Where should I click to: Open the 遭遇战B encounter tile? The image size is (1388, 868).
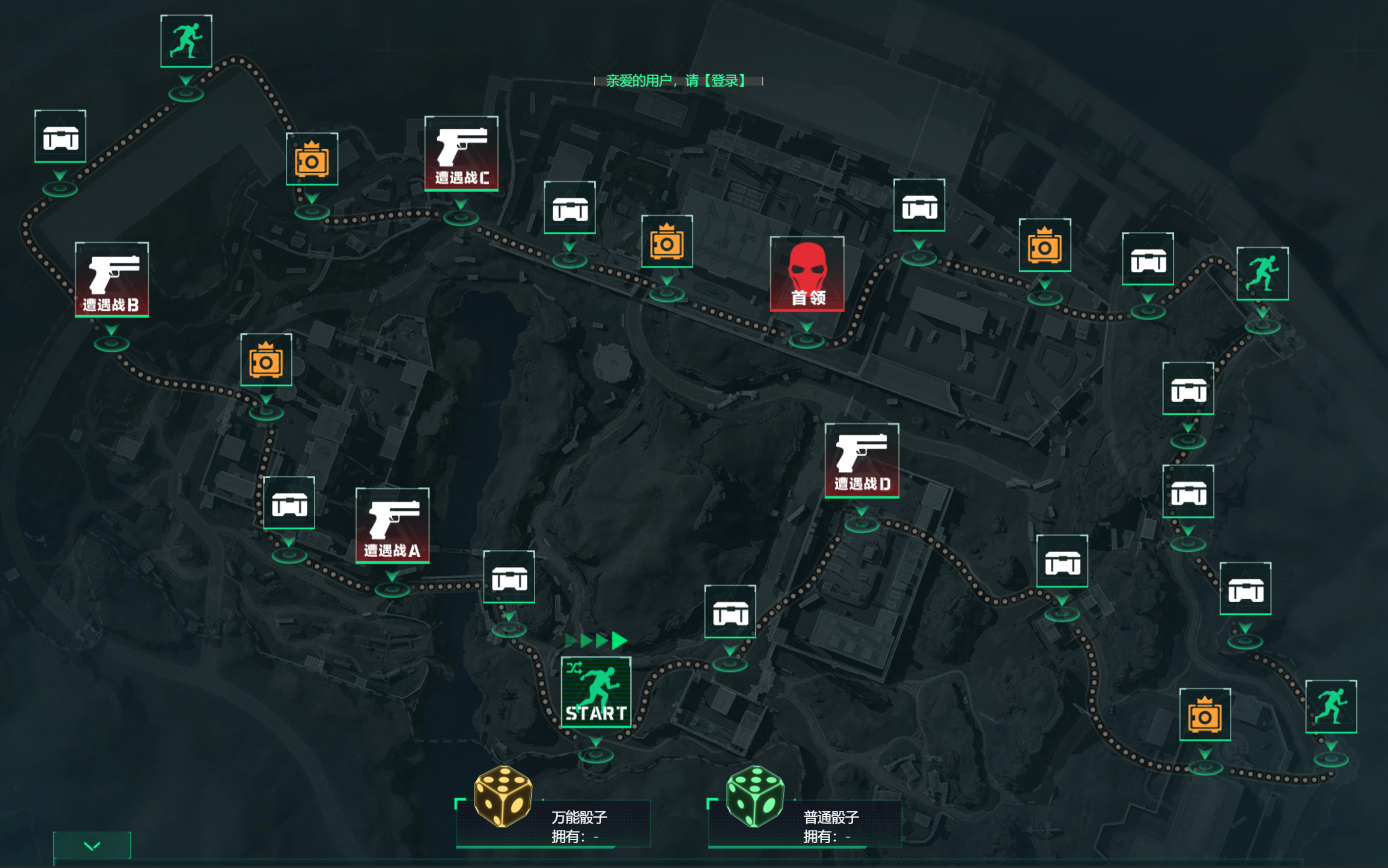[112, 280]
